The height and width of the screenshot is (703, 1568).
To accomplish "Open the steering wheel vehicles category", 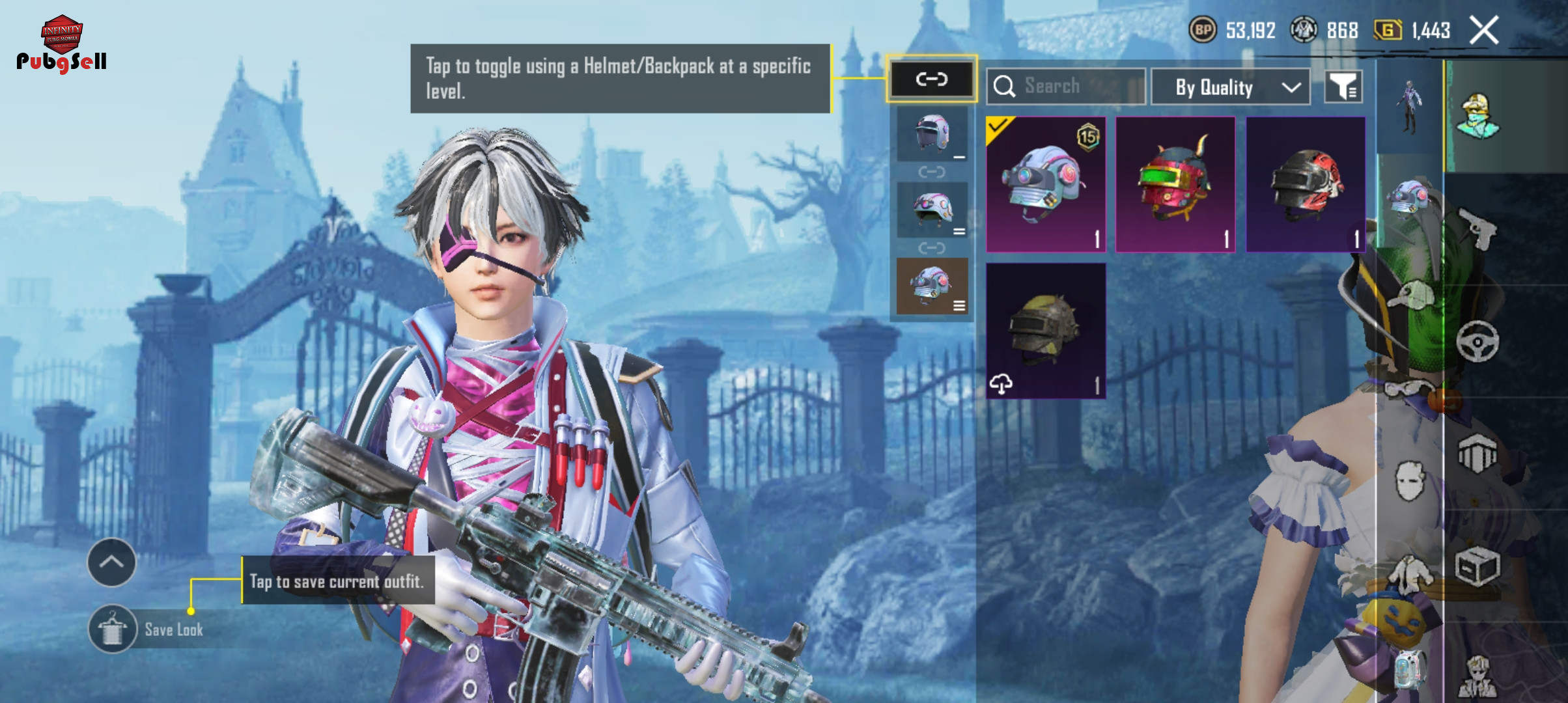I will pyautogui.click(x=1477, y=341).
